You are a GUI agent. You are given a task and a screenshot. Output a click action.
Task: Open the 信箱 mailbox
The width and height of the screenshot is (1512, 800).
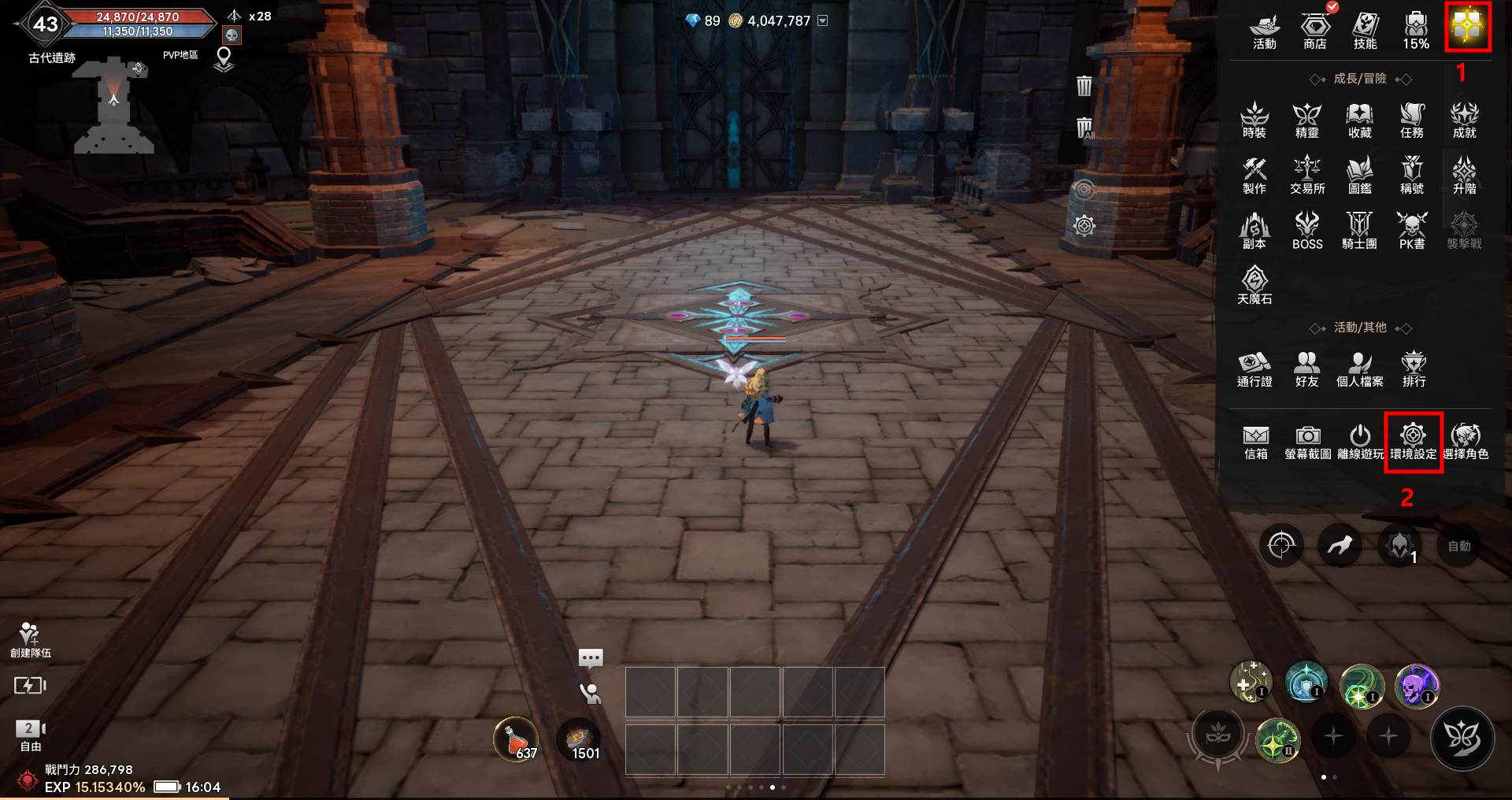coord(1255,442)
